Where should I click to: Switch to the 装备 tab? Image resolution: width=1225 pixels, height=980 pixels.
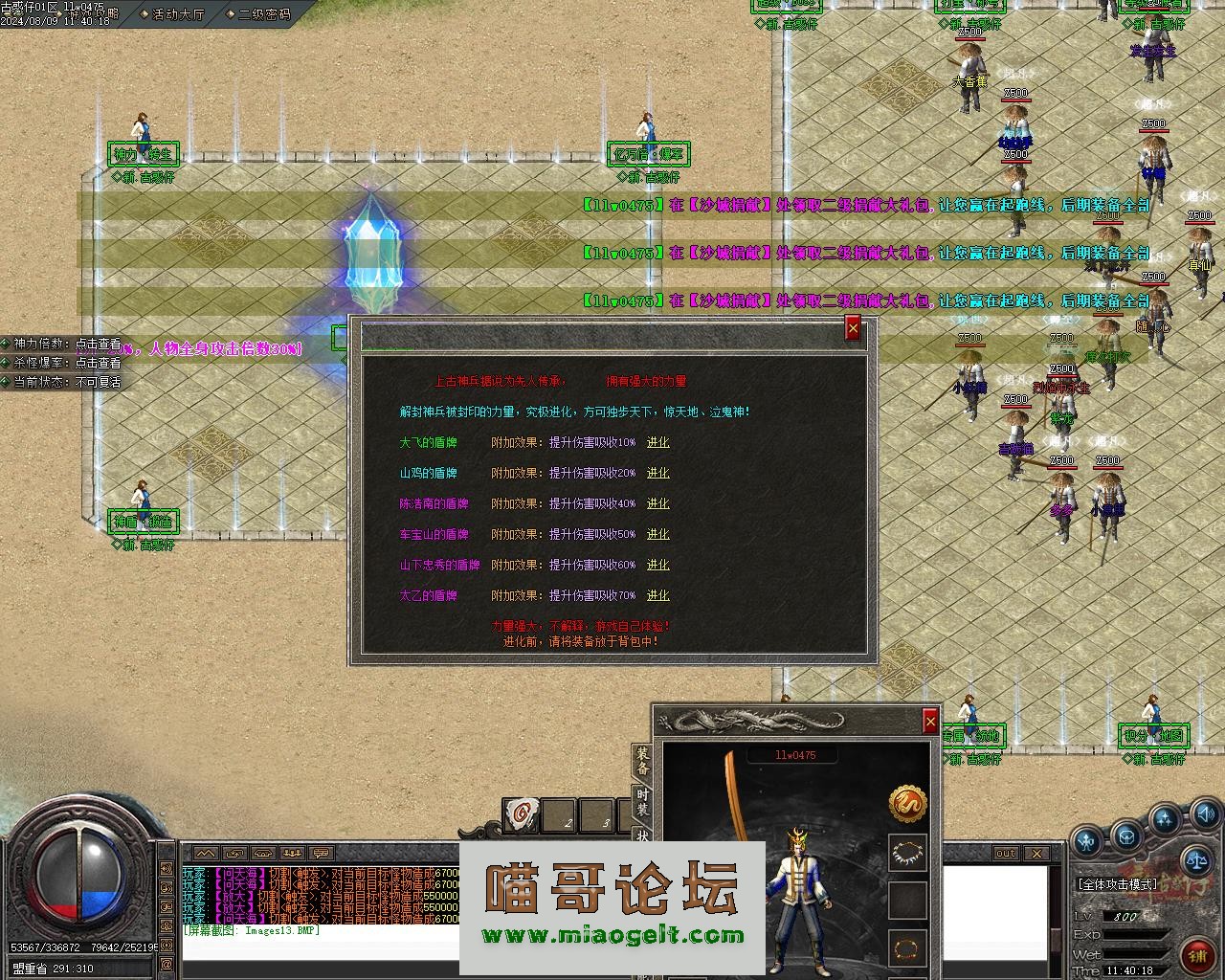pos(642,762)
